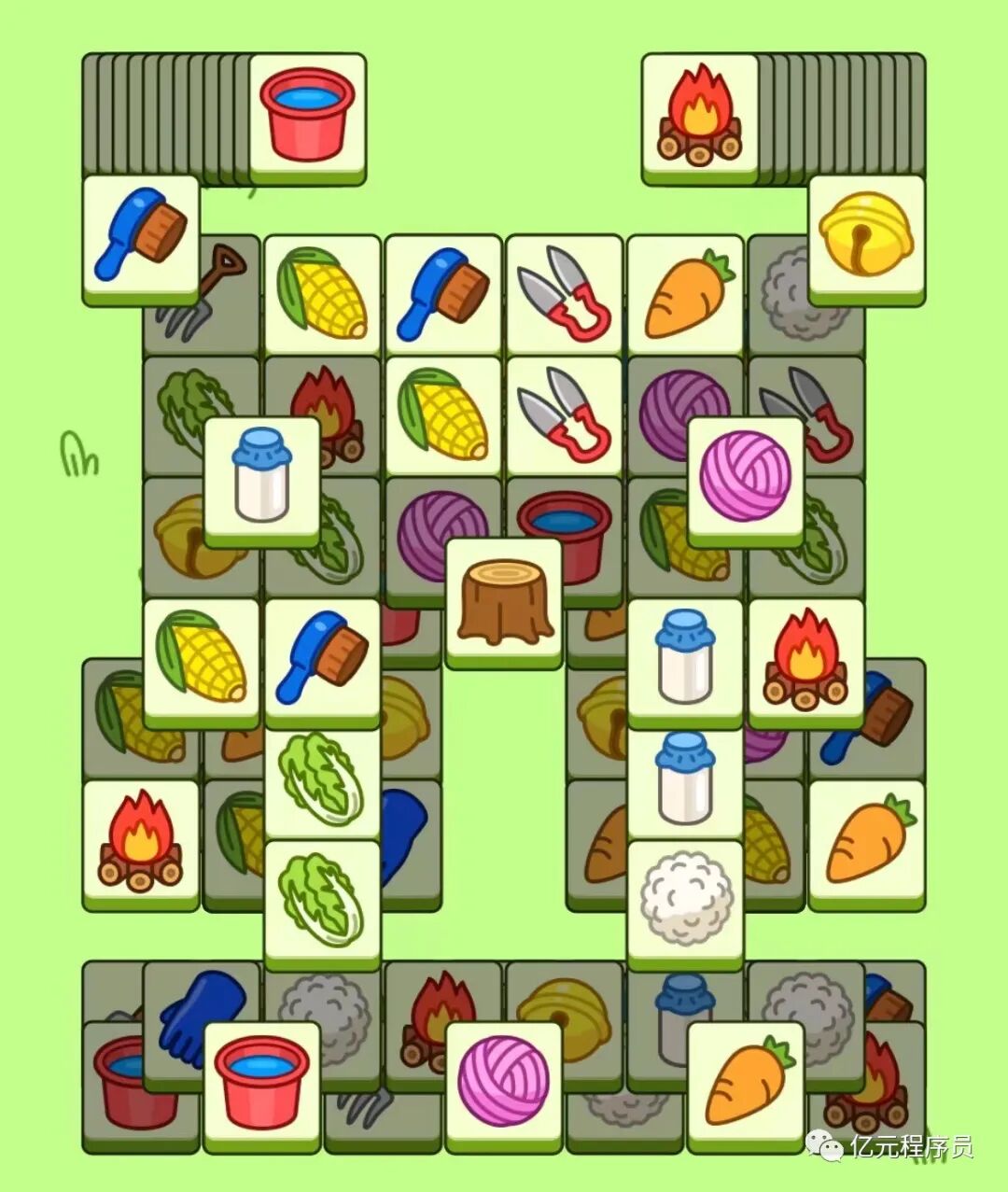This screenshot has width=1008, height=1192.
Task: Choose the carrot tile beside the shears
Action: [x=686, y=294]
